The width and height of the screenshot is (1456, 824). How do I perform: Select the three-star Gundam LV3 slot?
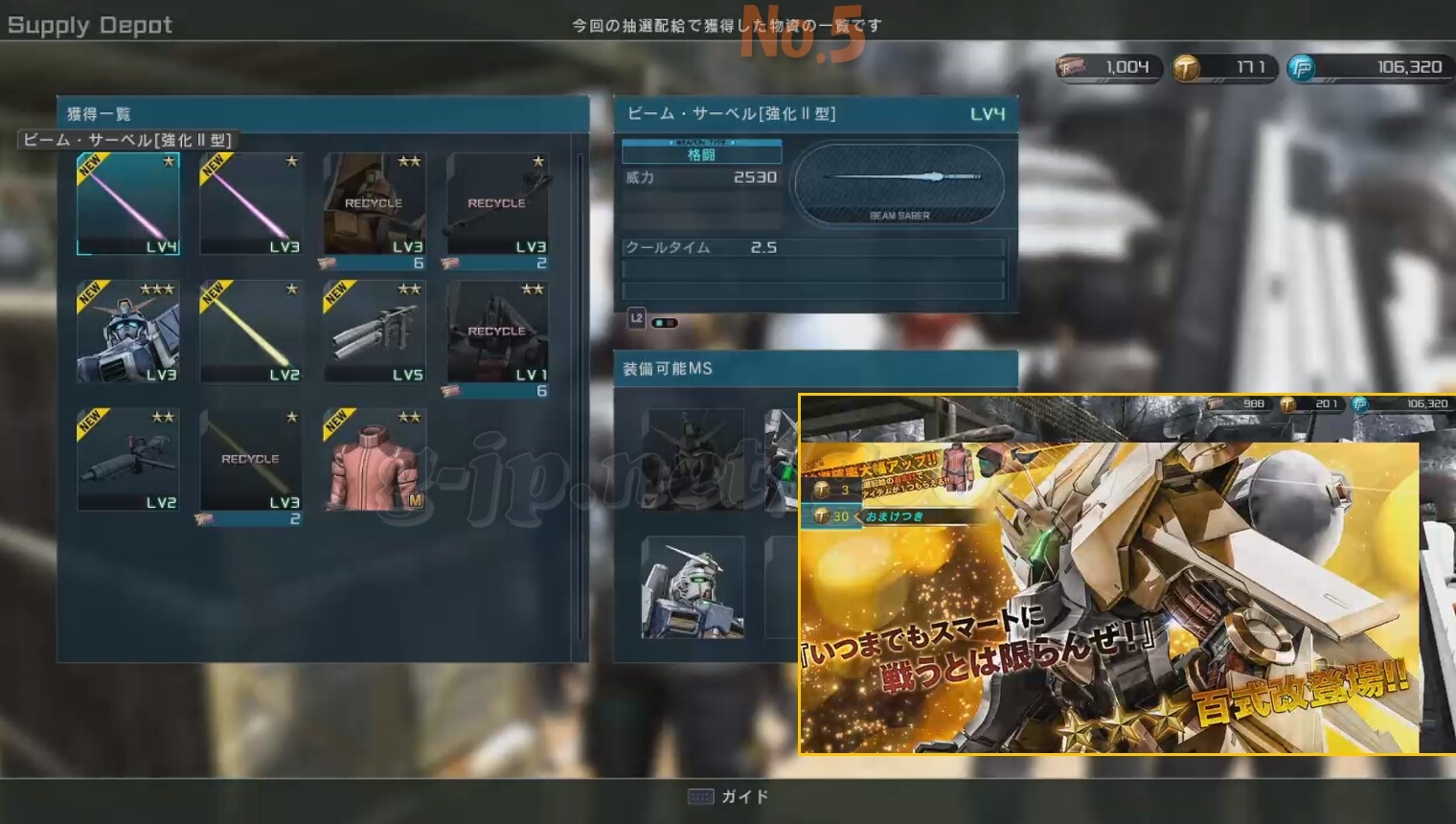pos(127,332)
